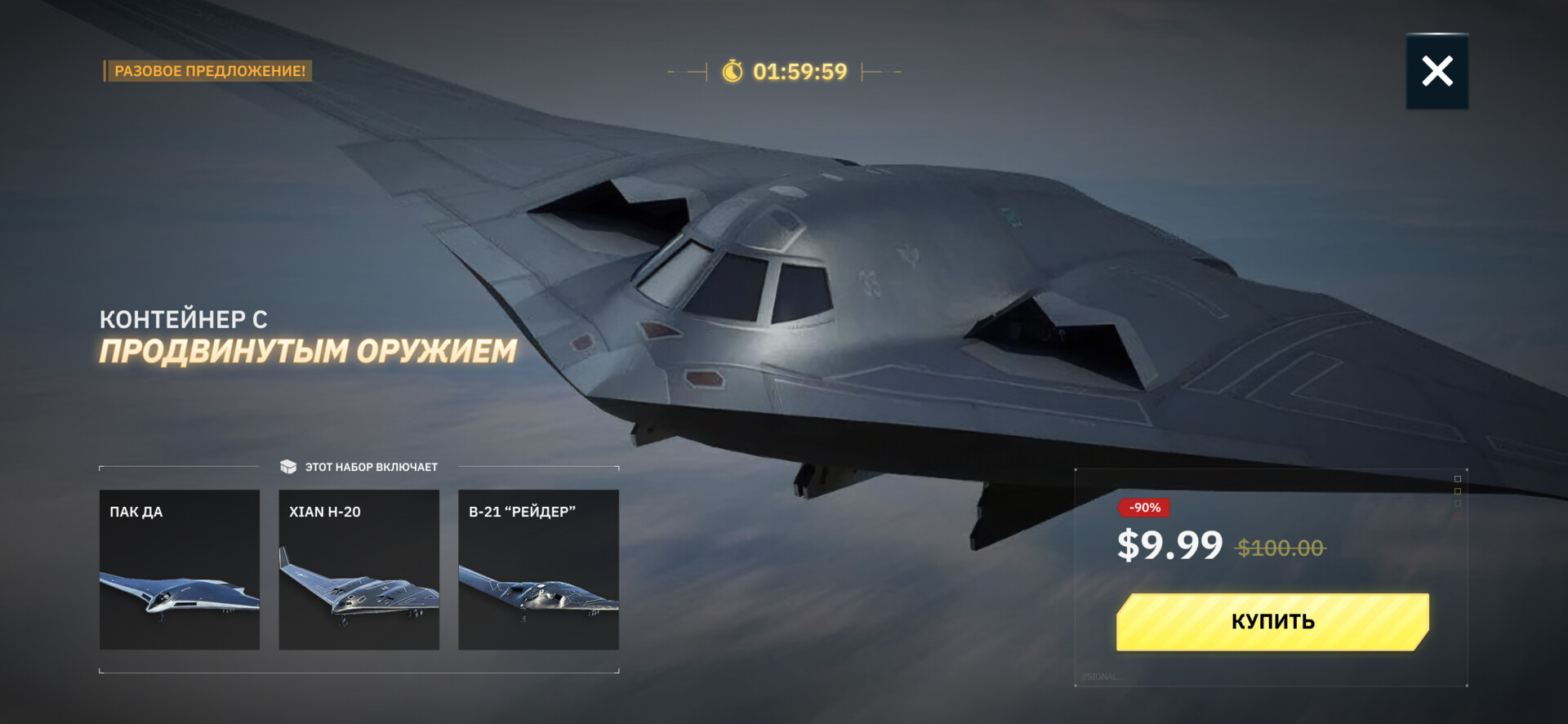Buy the bundle with the КУПИТЬ button
The height and width of the screenshot is (724, 1568).
(1272, 622)
